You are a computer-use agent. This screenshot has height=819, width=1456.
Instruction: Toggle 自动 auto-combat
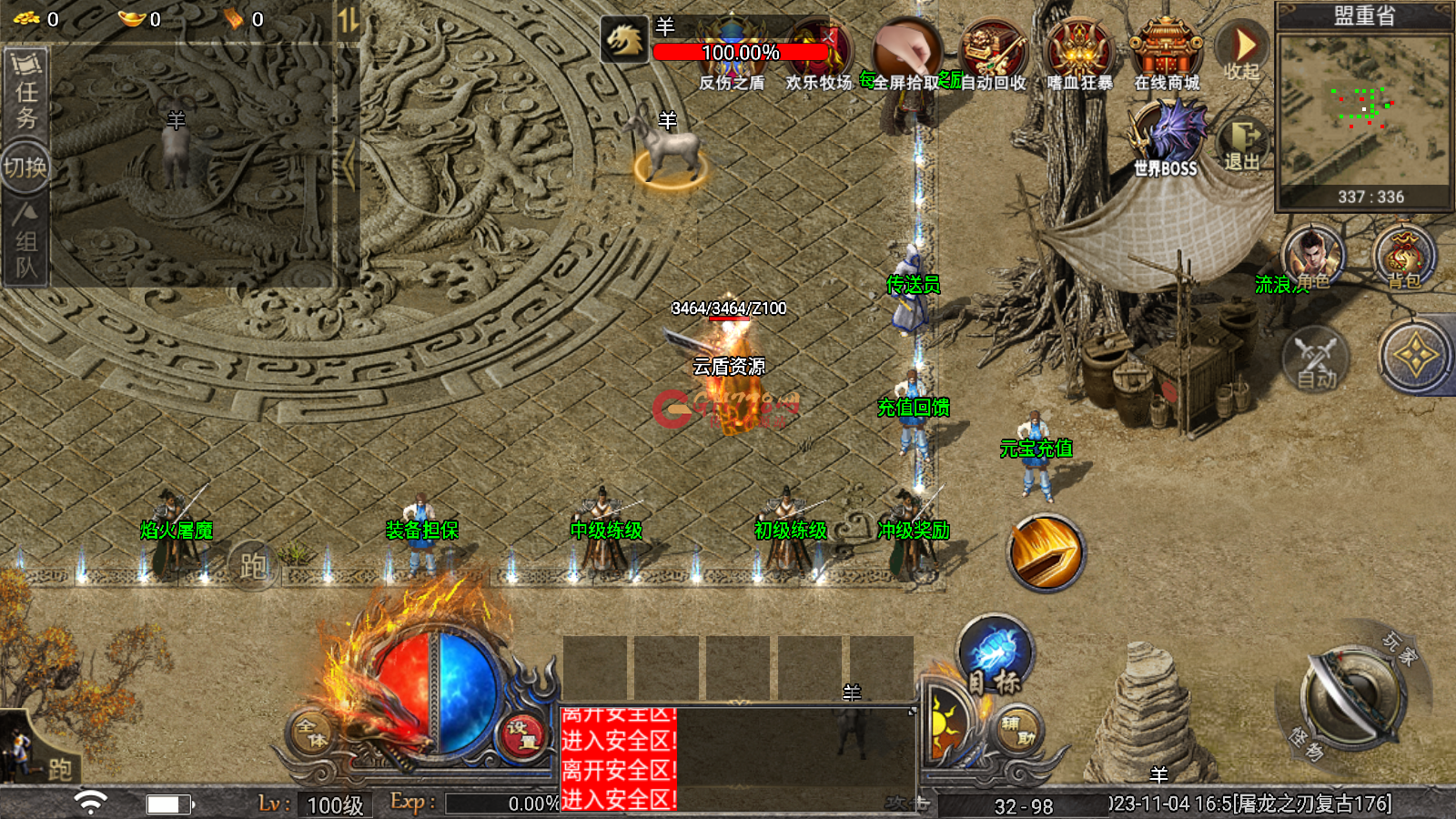pyautogui.click(x=1315, y=359)
